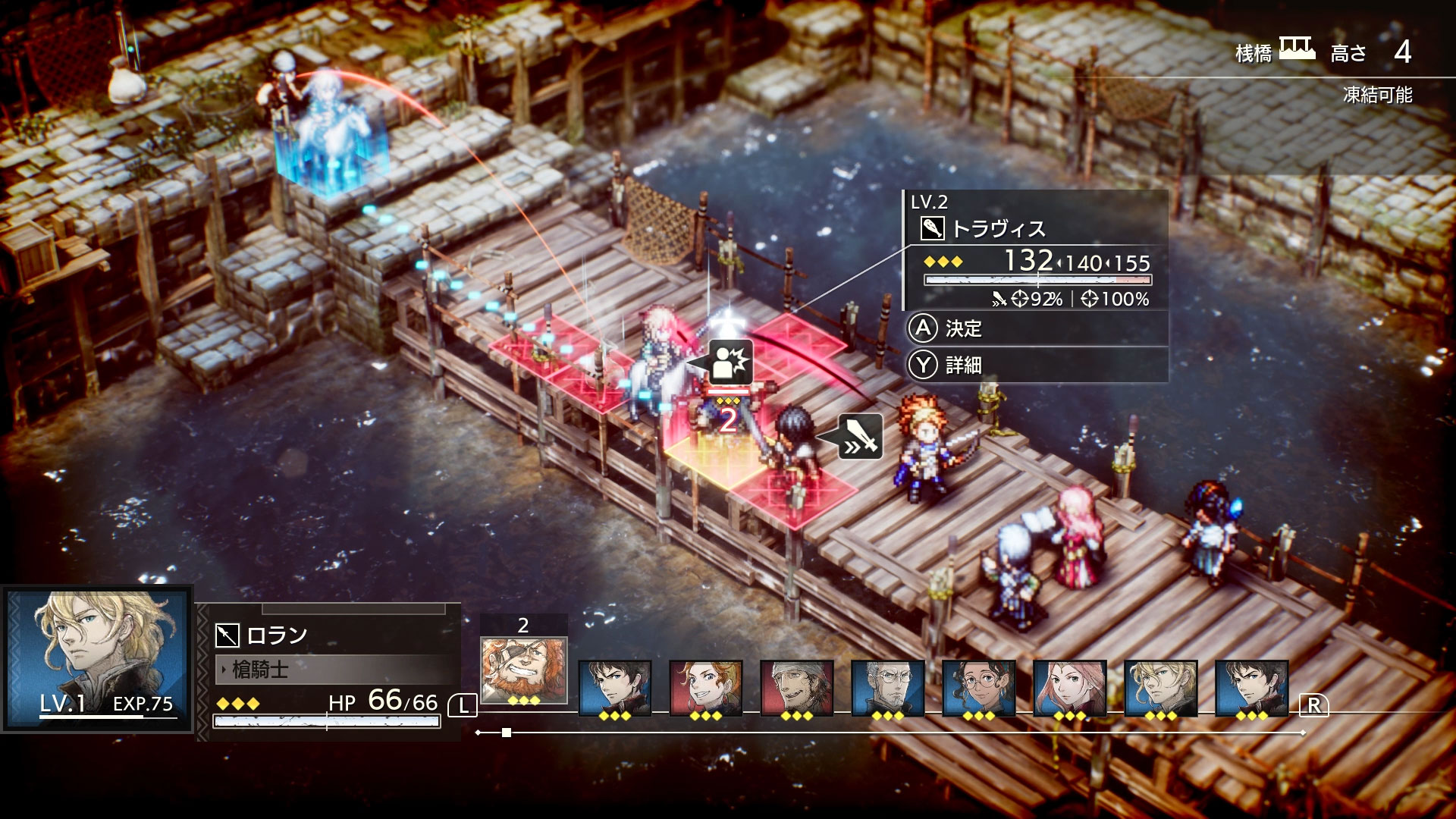Select the gray-haired man with glasses portrait
This screenshot has height=819, width=1456.
pyautogui.click(x=887, y=688)
